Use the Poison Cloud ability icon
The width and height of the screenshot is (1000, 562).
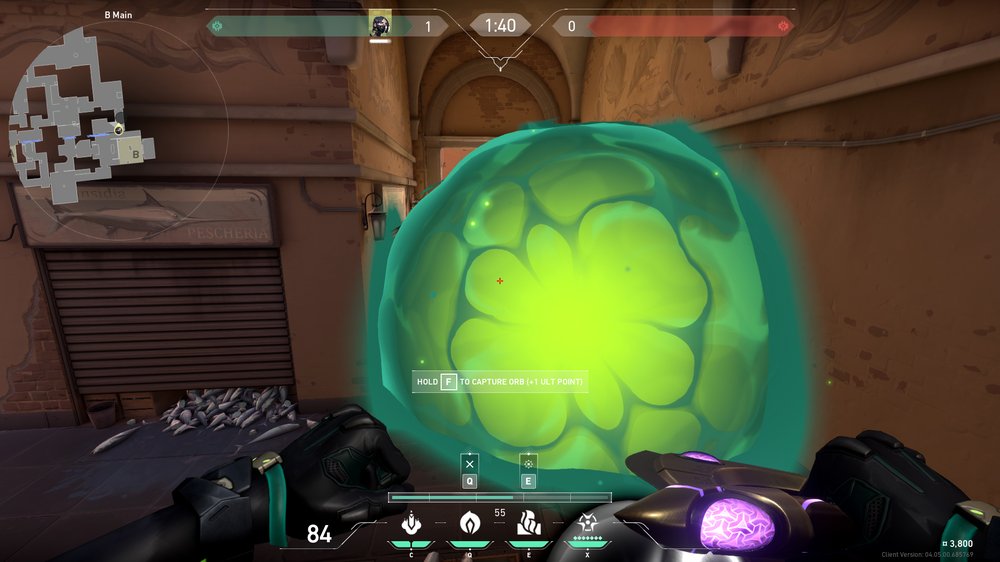pyautogui.click(x=469, y=523)
